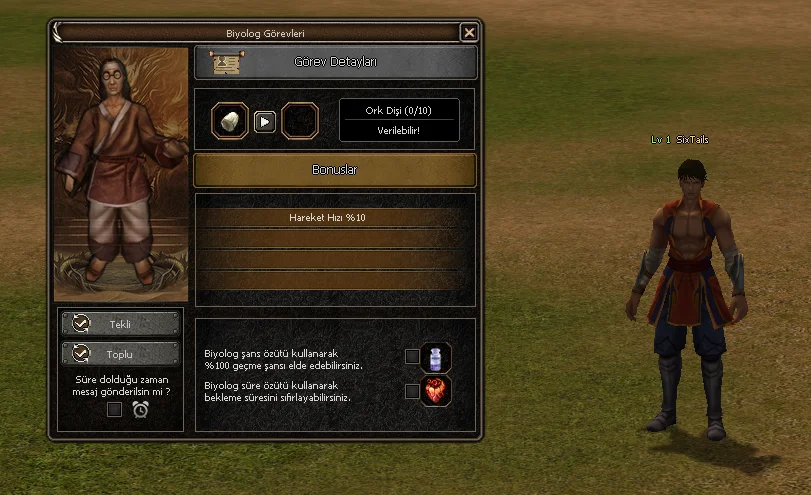Click the arrow button to hand in item
Screen dimensions: 811x495
click(x=265, y=121)
